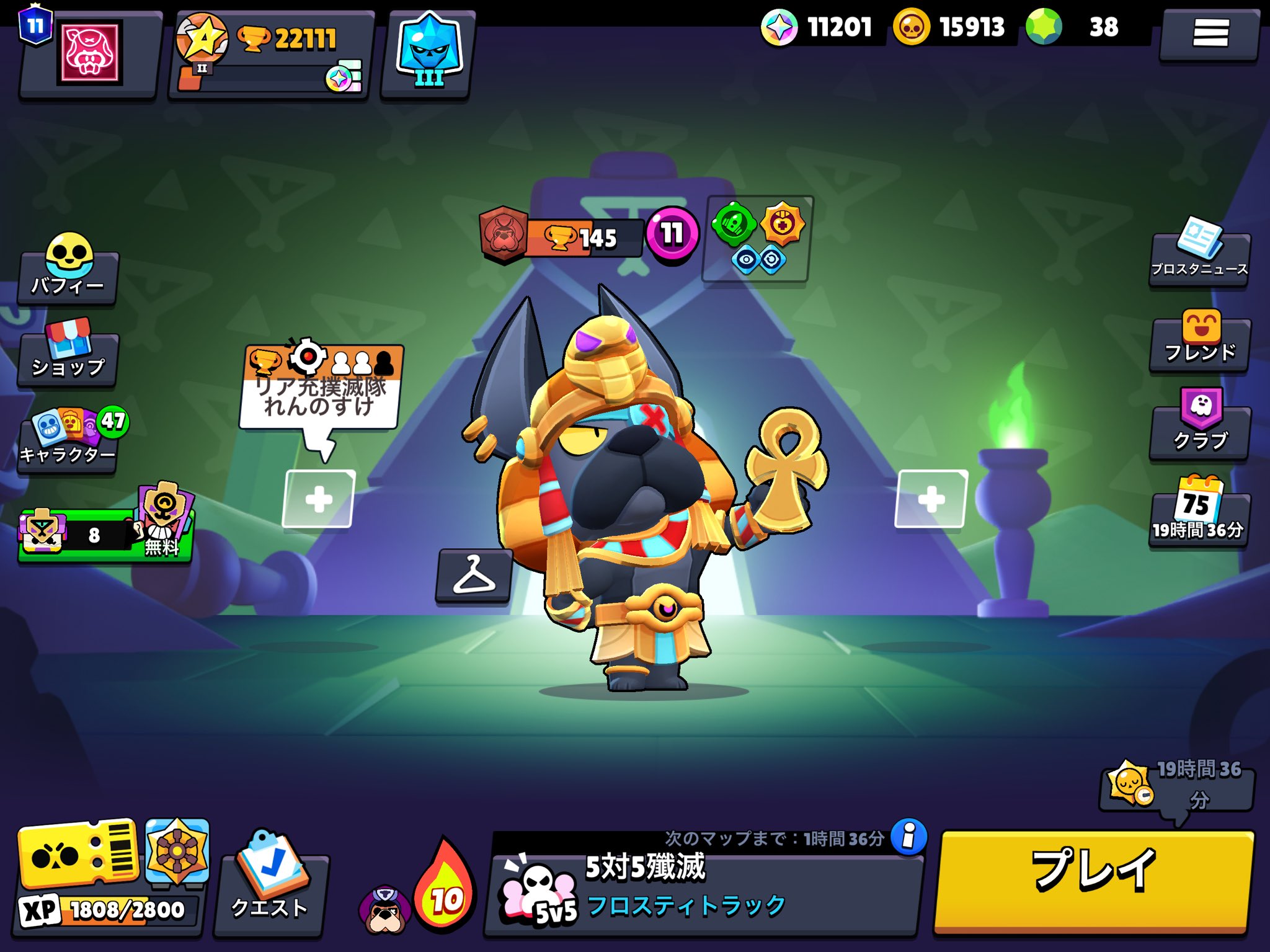Image resolution: width=1270 pixels, height=952 pixels.
Task: Open the player profile icon
Action: pos(89,53)
